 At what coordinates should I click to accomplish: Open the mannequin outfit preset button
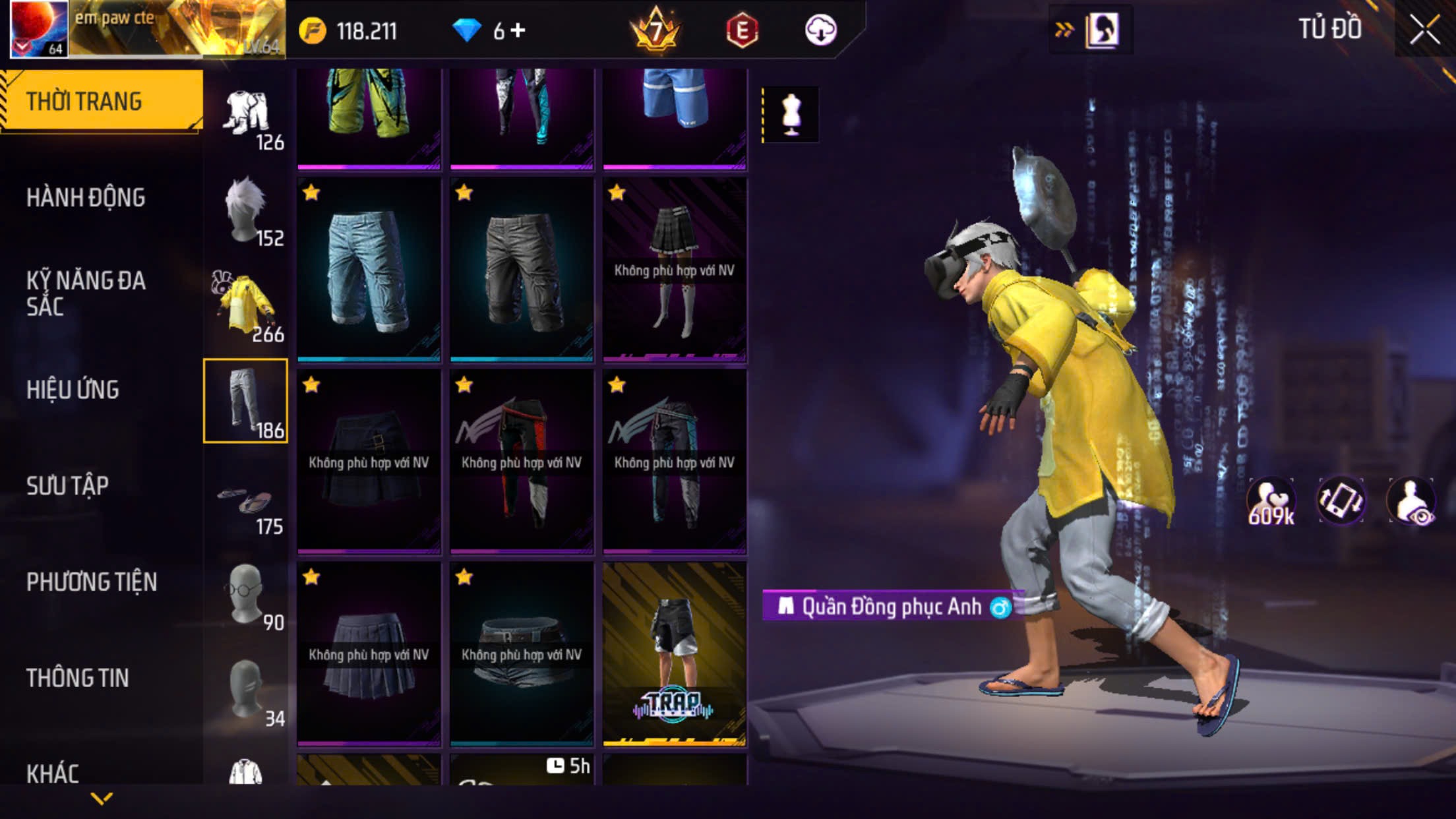[x=791, y=114]
